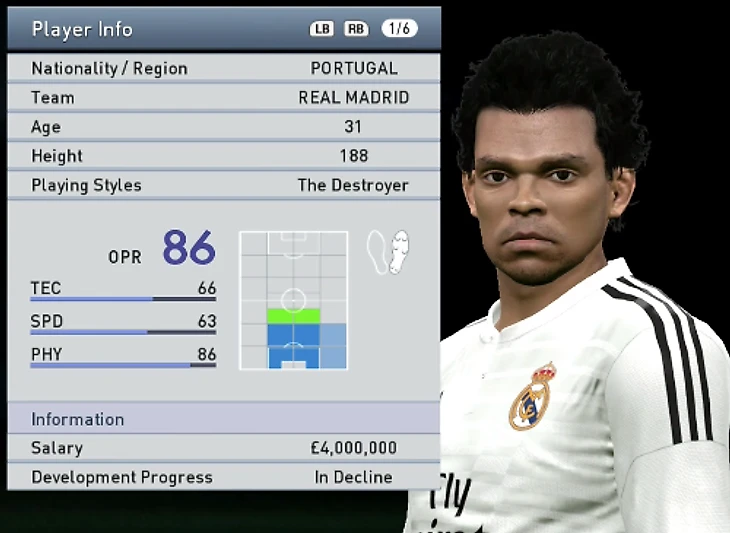Image resolution: width=730 pixels, height=533 pixels.
Task: Select the Playing Styles row
Action: (x=223, y=185)
